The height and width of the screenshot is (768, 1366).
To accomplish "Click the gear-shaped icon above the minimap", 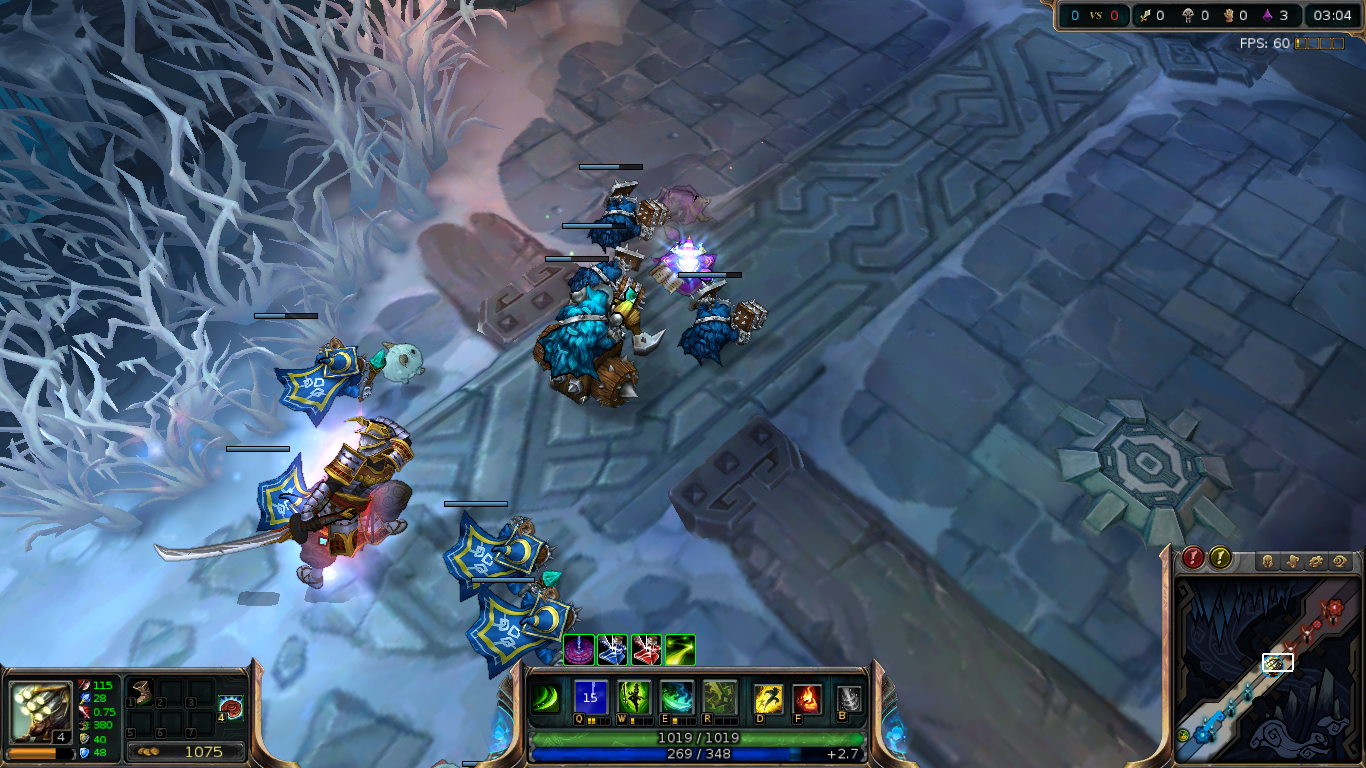I will coord(1315,560).
